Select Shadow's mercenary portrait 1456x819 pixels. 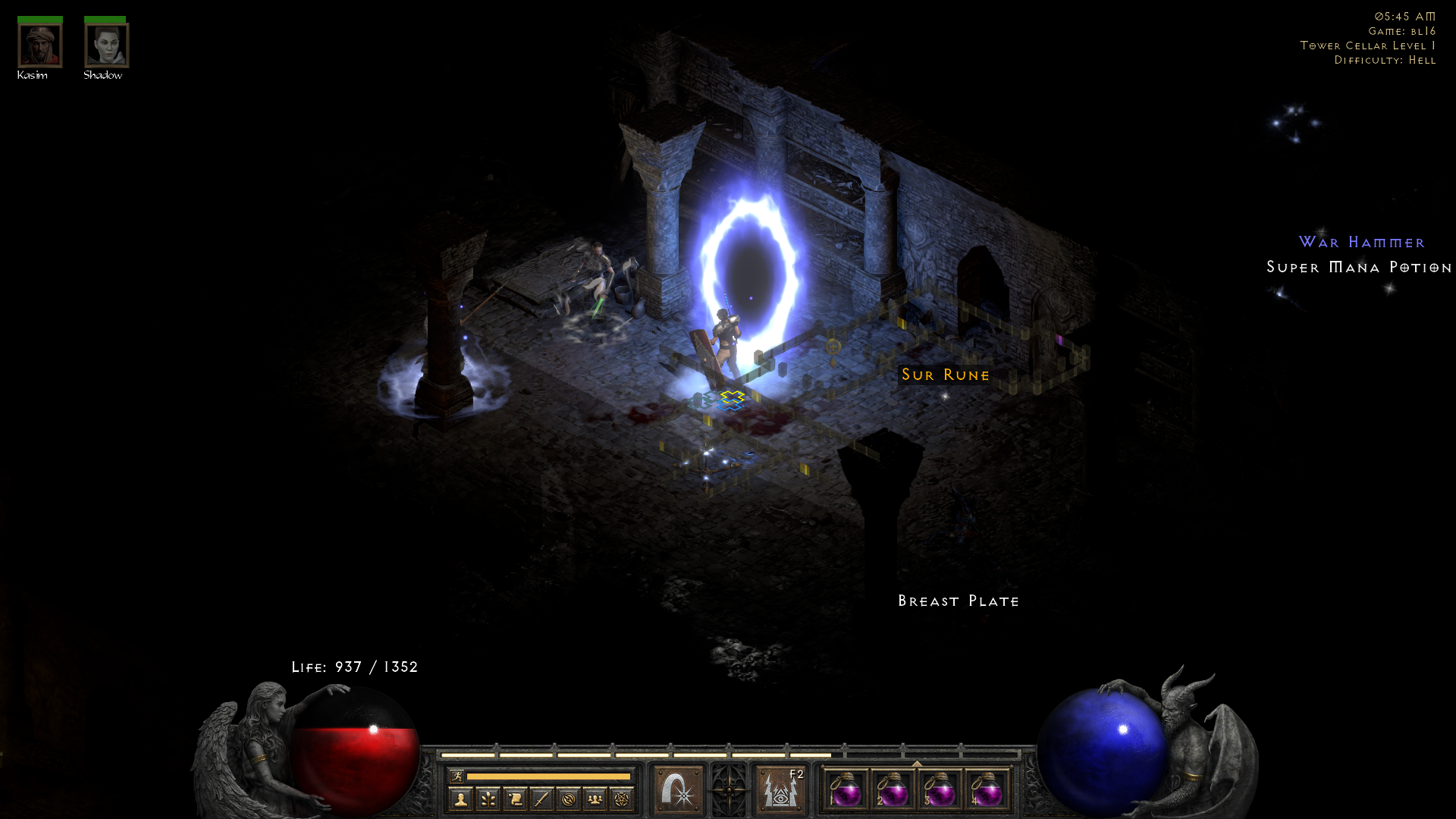click(106, 45)
